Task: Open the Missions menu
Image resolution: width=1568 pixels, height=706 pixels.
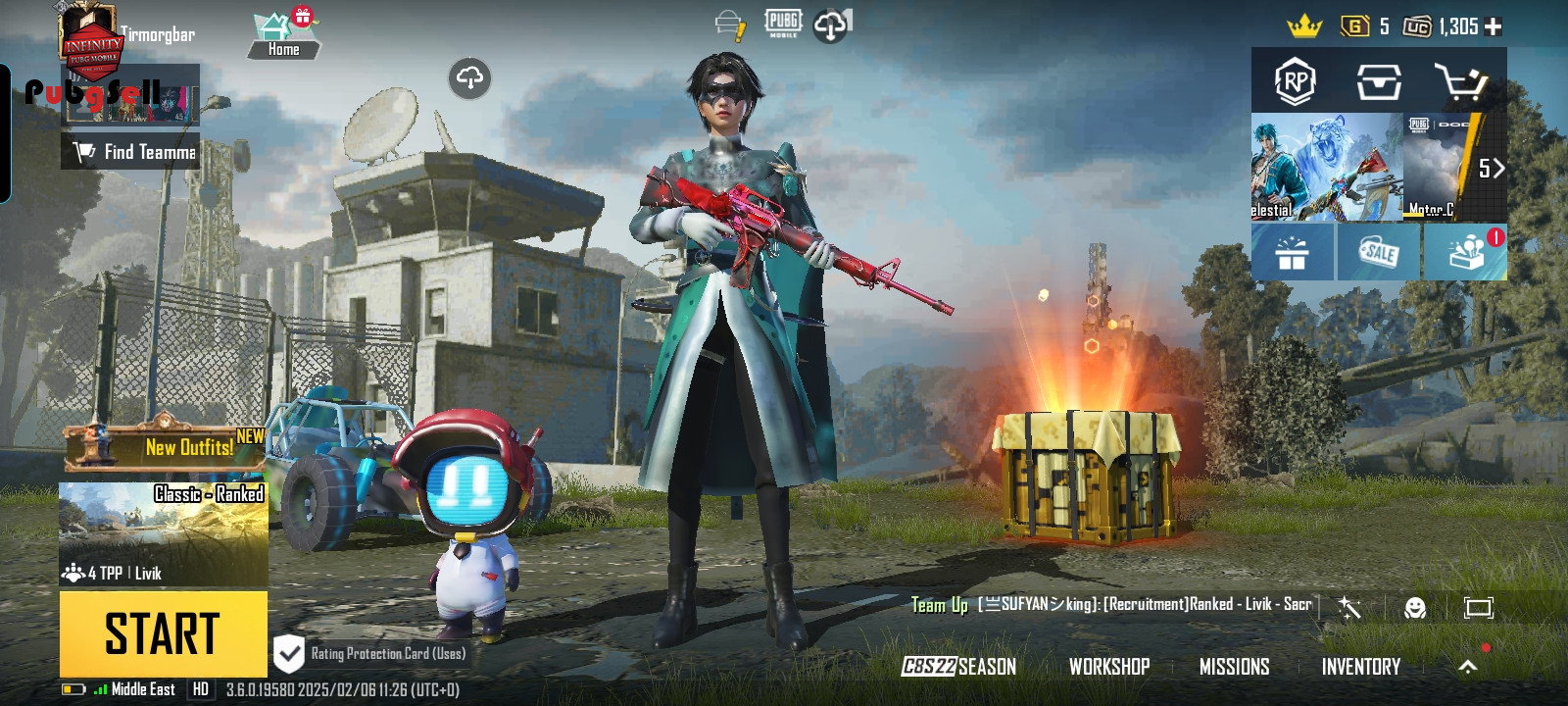Action: coord(1234,667)
